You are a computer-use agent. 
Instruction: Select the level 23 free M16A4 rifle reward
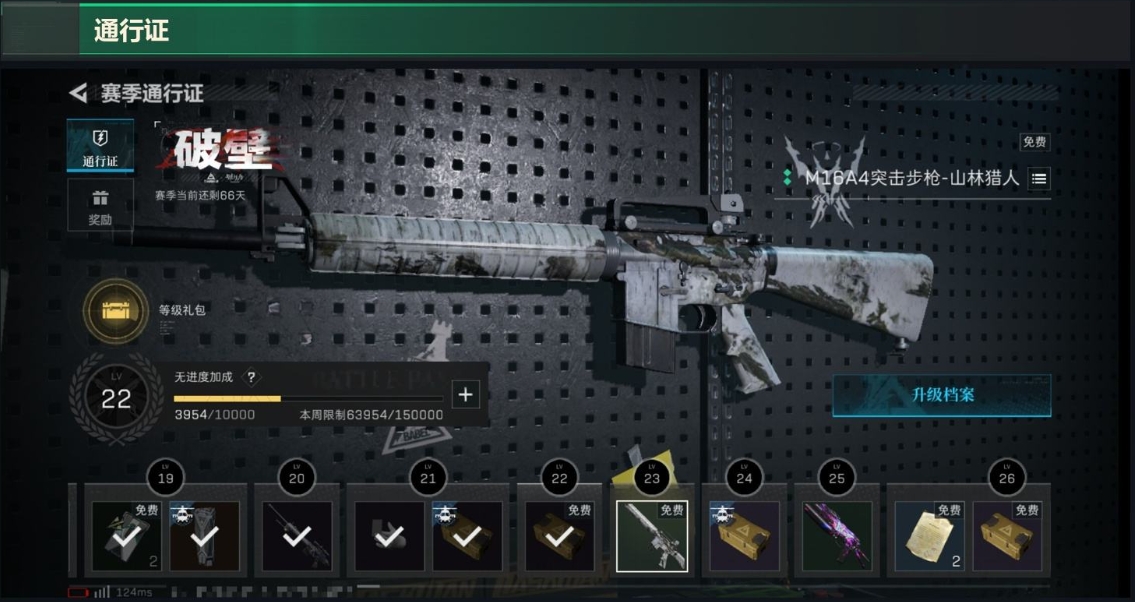(652, 536)
